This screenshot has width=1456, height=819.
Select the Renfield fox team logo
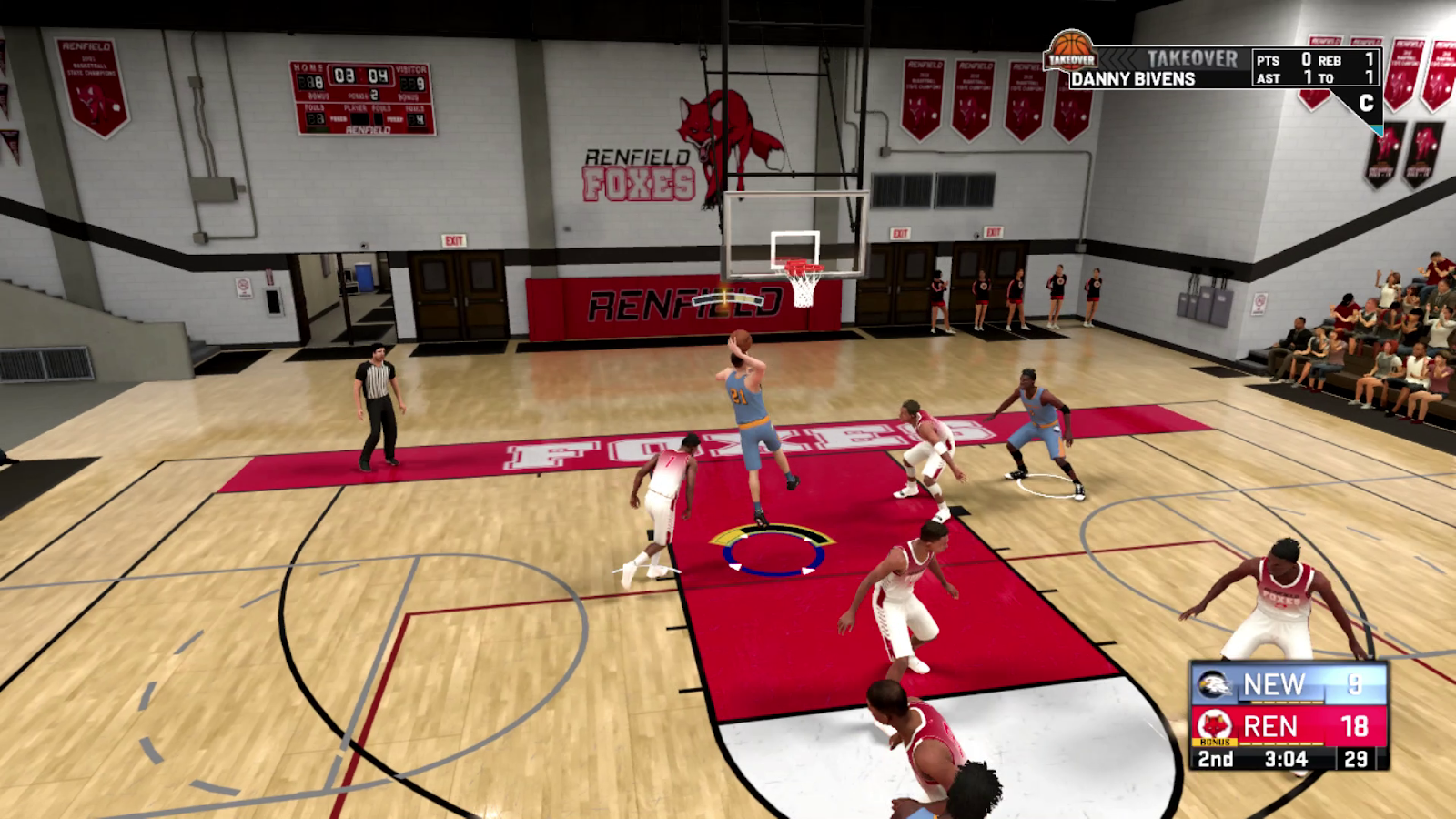point(1215,726)
